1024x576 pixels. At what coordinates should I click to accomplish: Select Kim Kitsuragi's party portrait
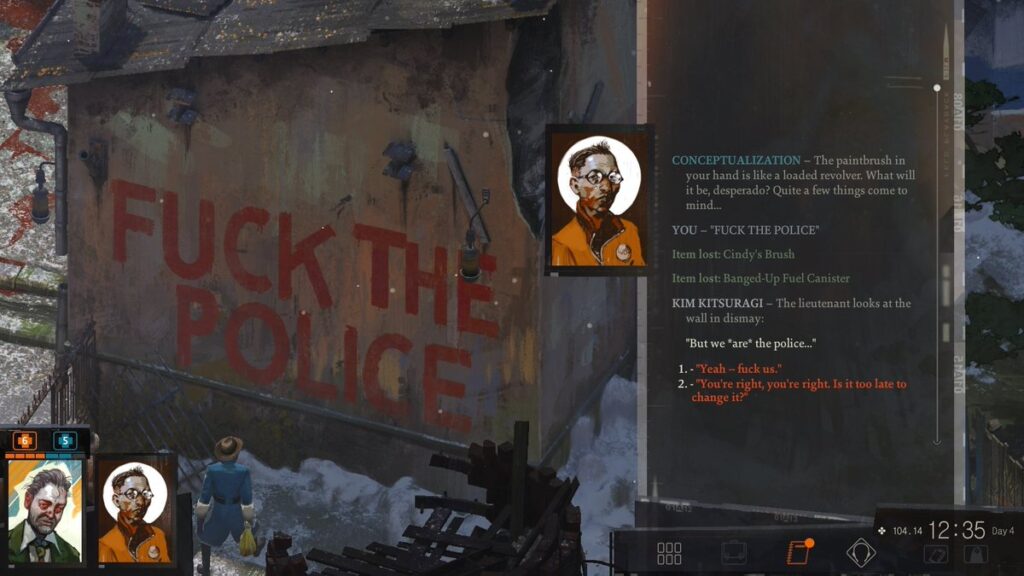click(x=135, y=511)
